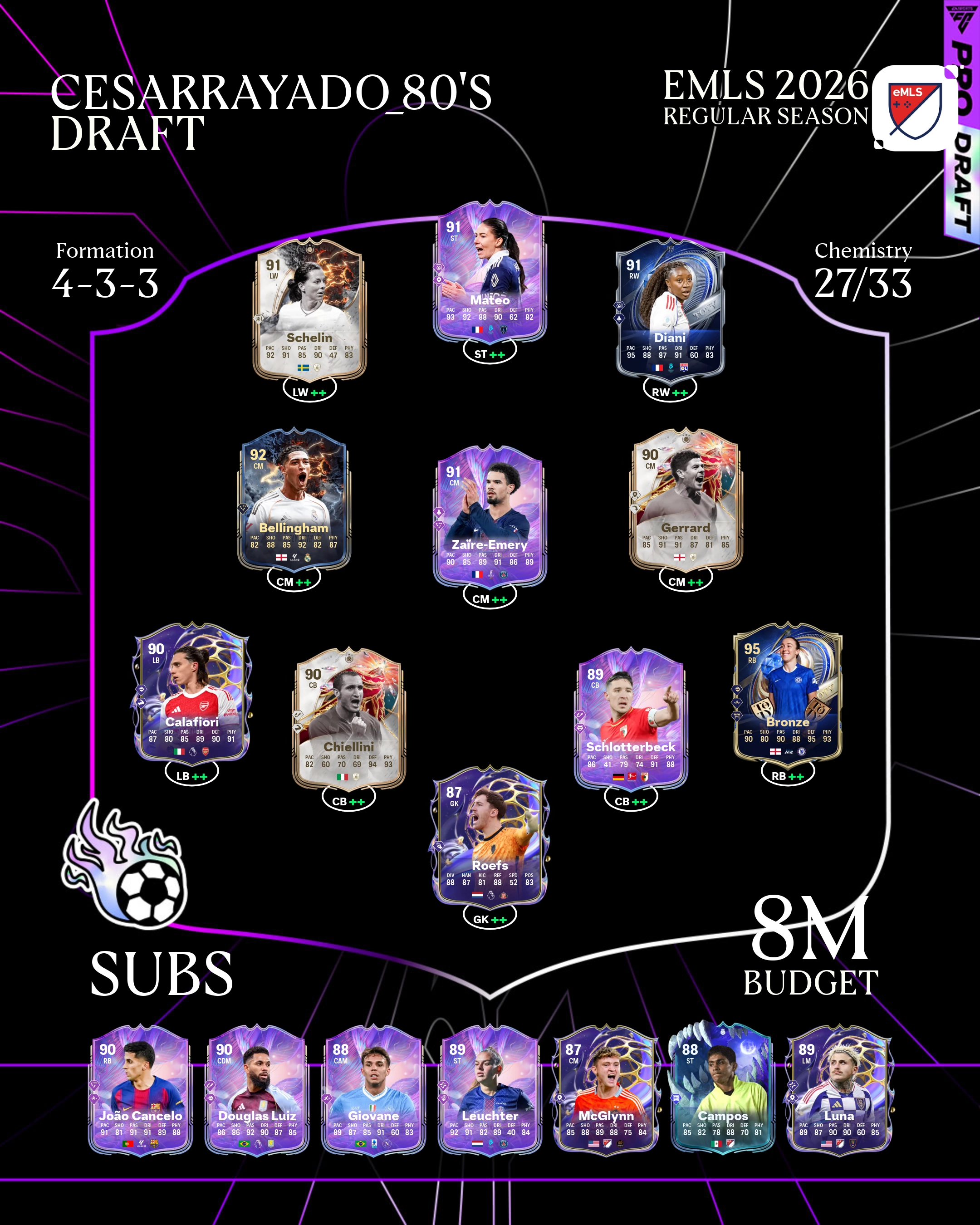The height and width of the screenshot is (1225, 980).
Task: Pick the Diani right wing card
Action: click(x=671, y=310)
